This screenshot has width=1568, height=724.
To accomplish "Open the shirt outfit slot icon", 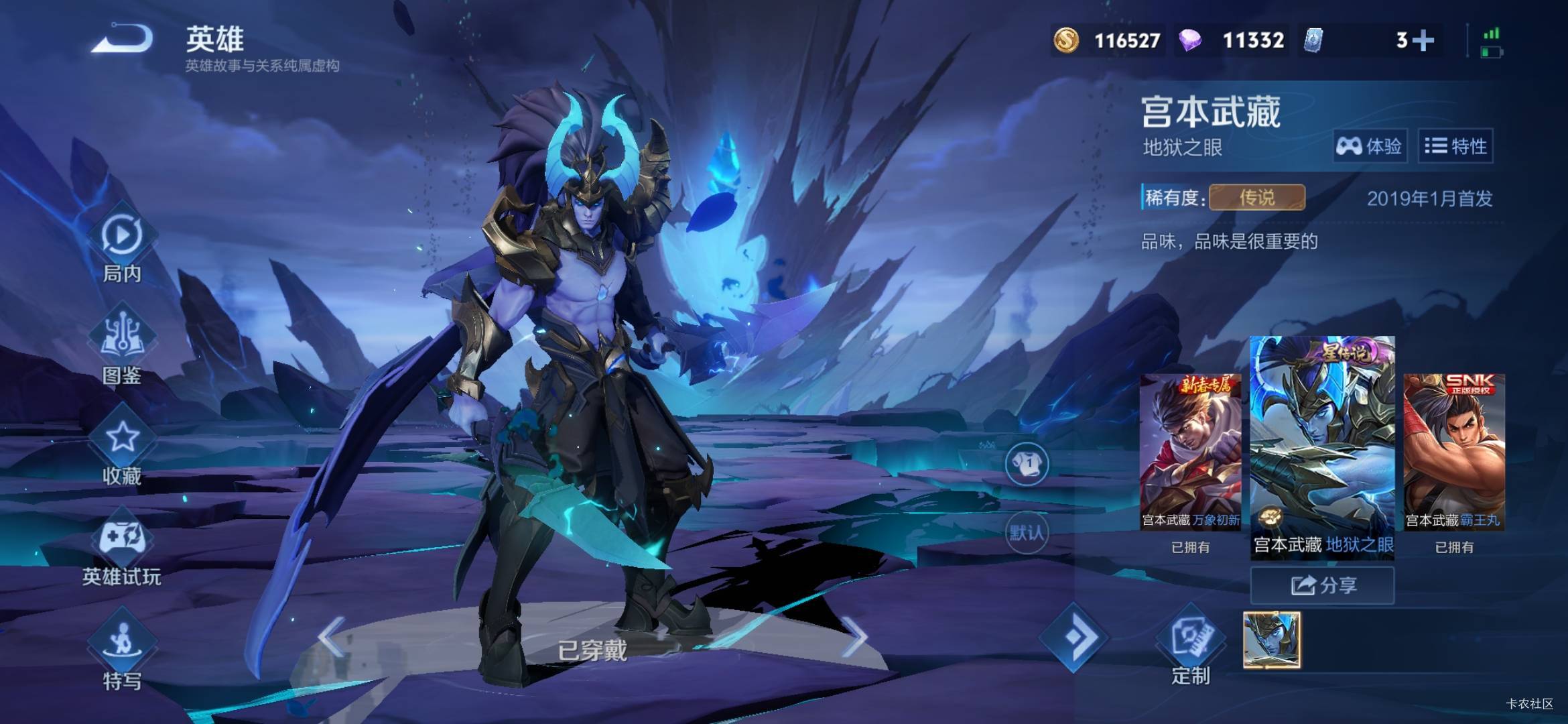I will (x=1026, y=463).
